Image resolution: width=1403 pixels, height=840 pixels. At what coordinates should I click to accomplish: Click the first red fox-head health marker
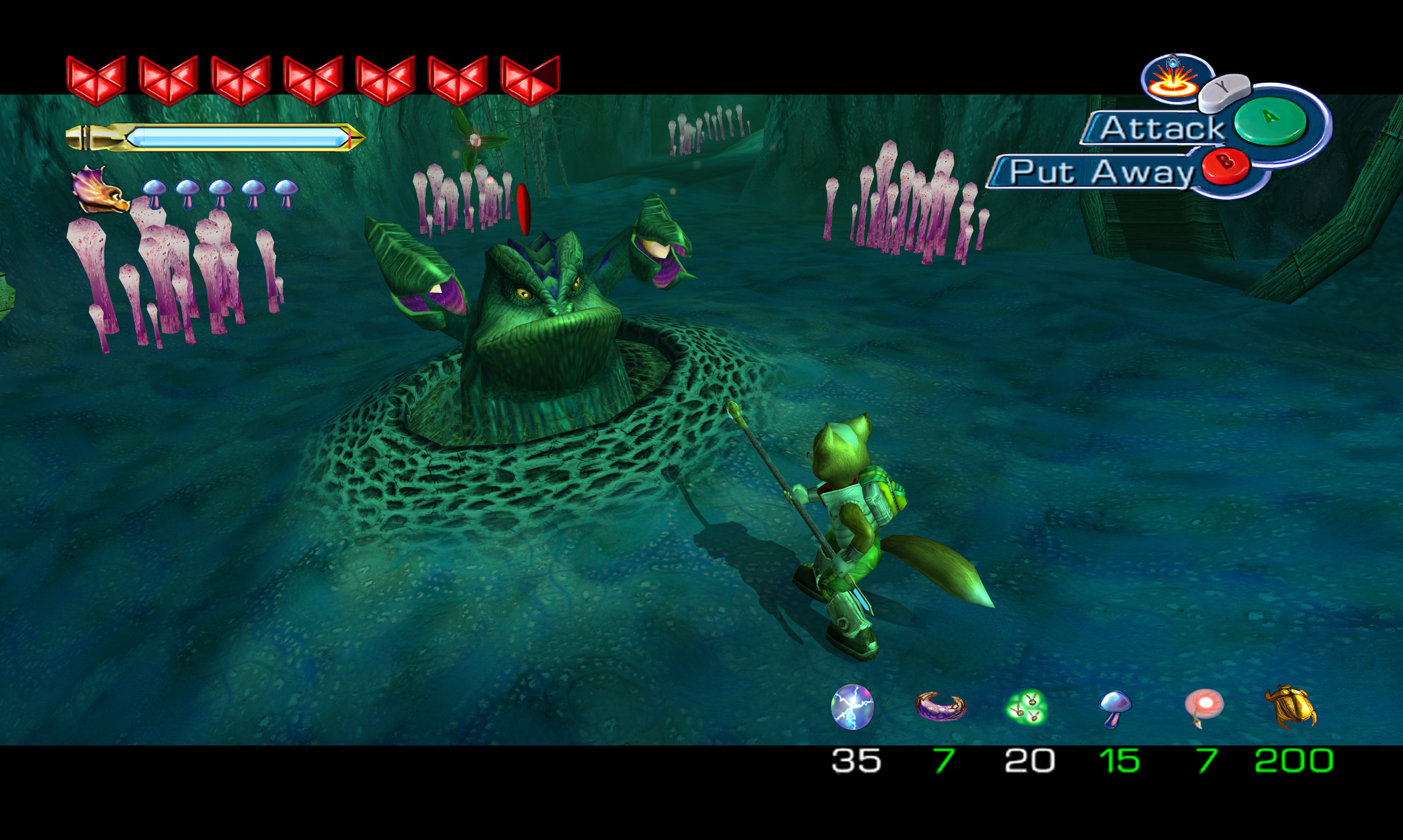coord(96,76)
